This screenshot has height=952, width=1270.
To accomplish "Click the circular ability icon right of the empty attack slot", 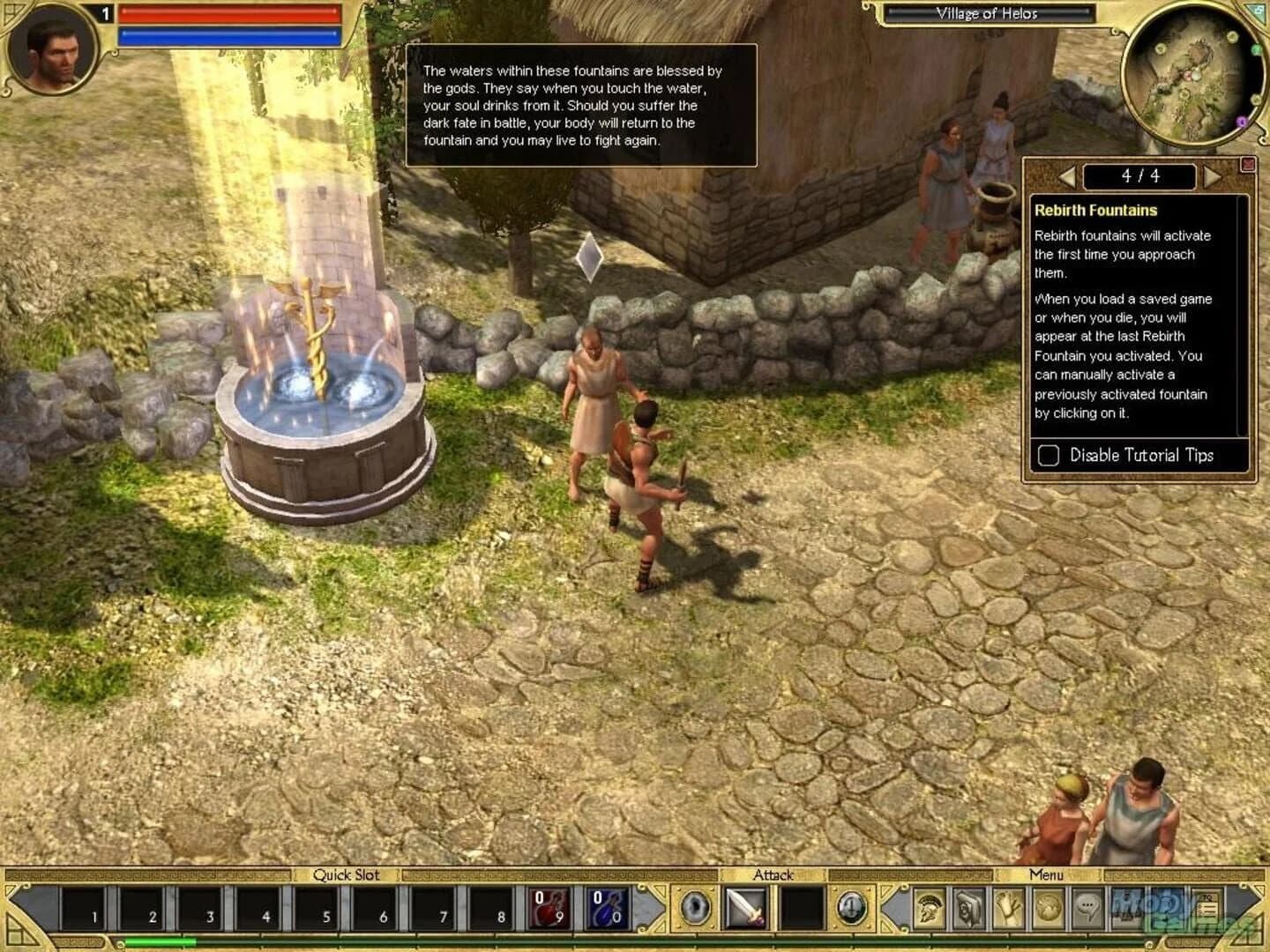I will [x=850, y=906].
